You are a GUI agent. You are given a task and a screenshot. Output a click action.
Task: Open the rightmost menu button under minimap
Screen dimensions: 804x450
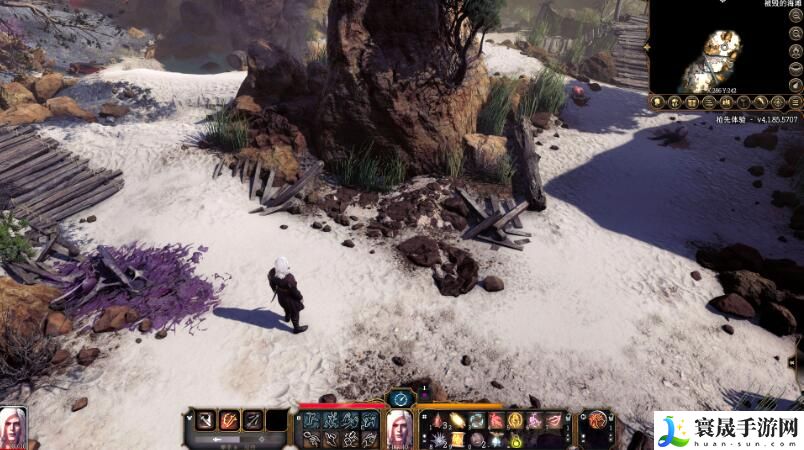coord(796,102)
